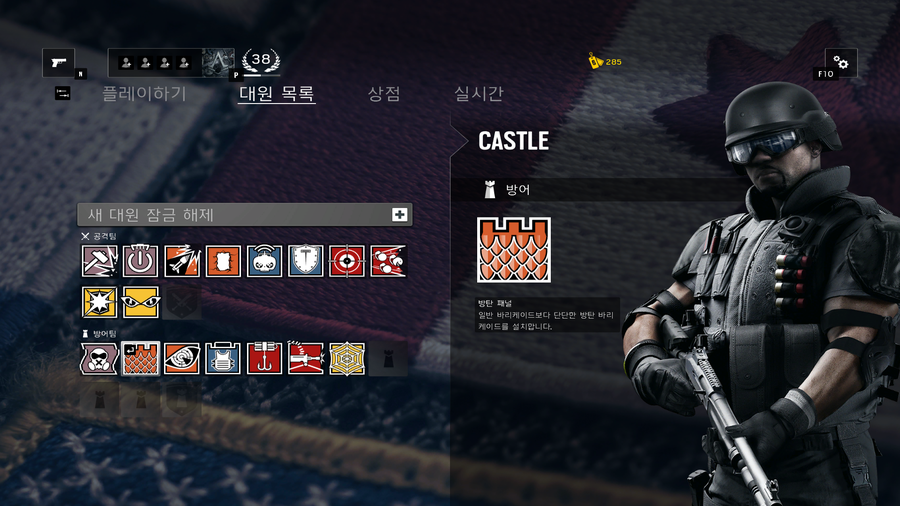Pick Glaz's red crosshair operator icon
This screenshot has width=900, height=506.
[347, 261]
